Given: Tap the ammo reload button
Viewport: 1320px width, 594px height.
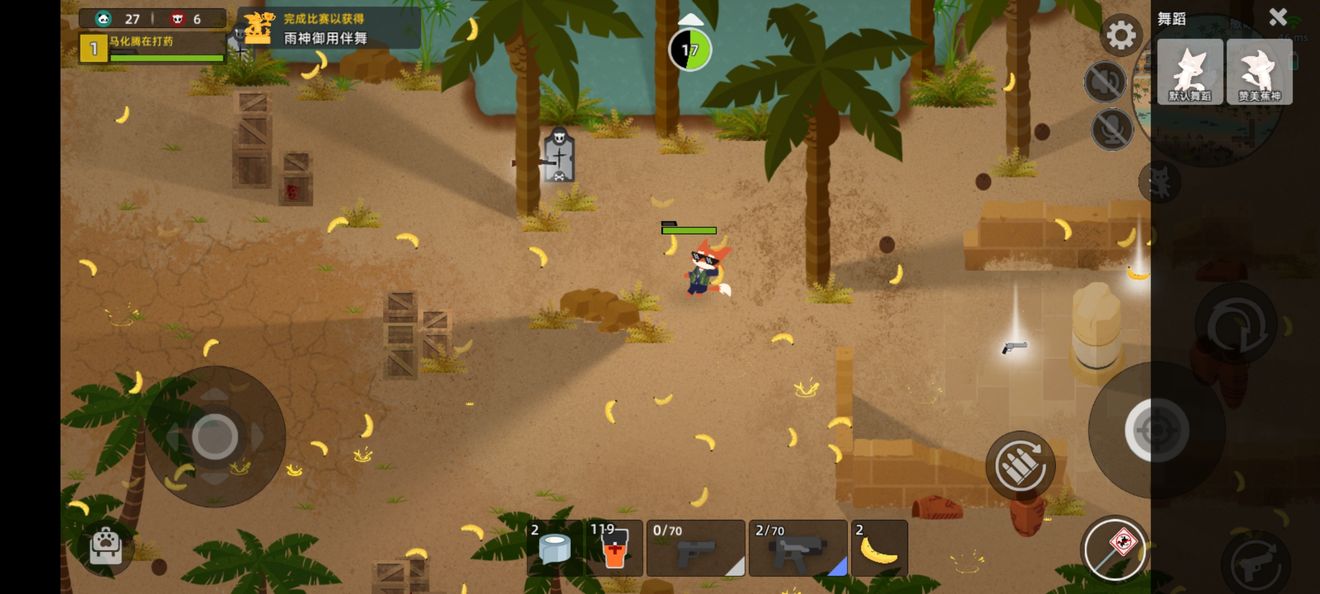Looking at the screenshot, I should point(1020,465).
